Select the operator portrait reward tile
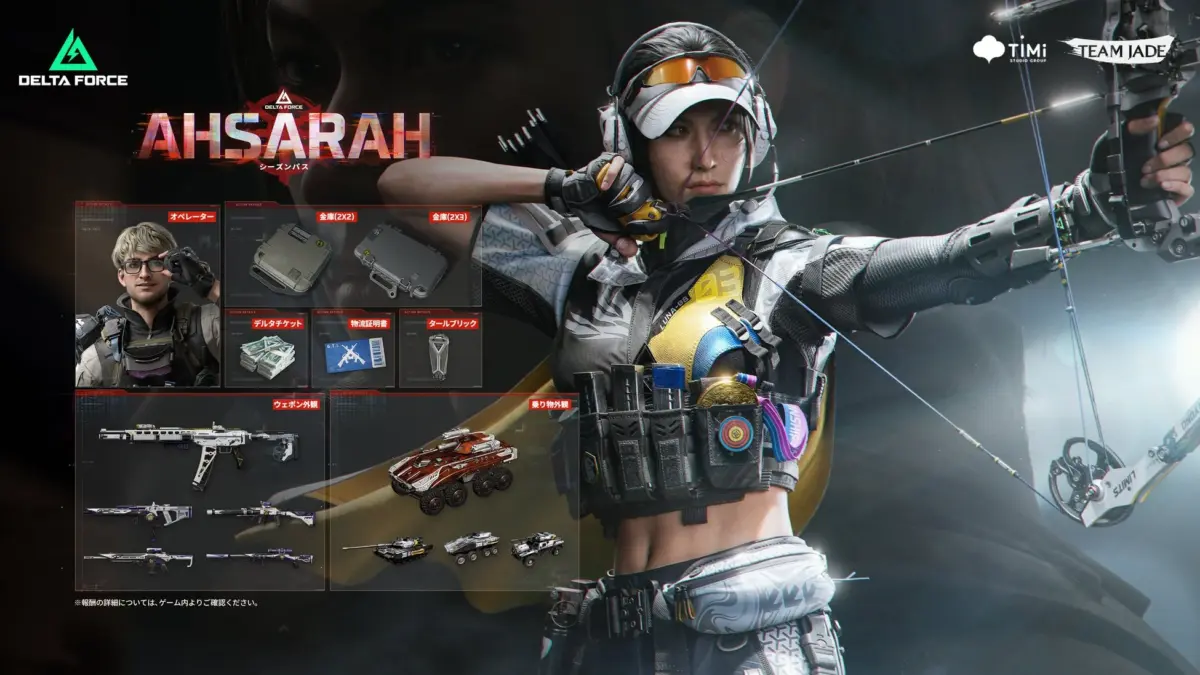The height and width of the screenshot is (675, 1200). coord(148,296)
